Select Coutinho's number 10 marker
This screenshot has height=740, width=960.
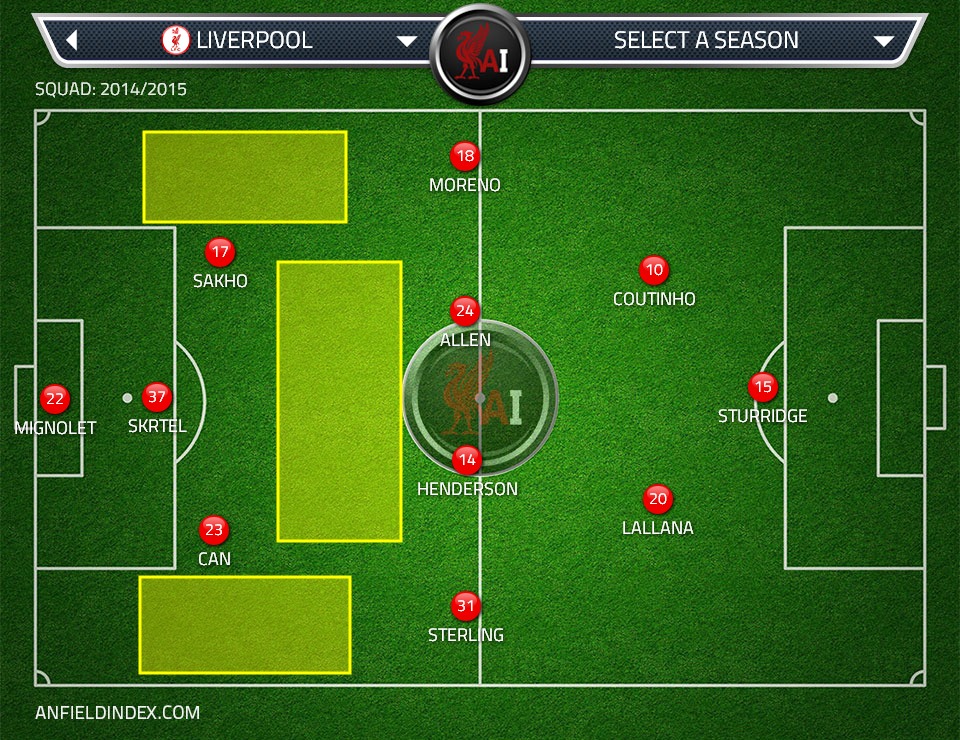pos(654,270)
